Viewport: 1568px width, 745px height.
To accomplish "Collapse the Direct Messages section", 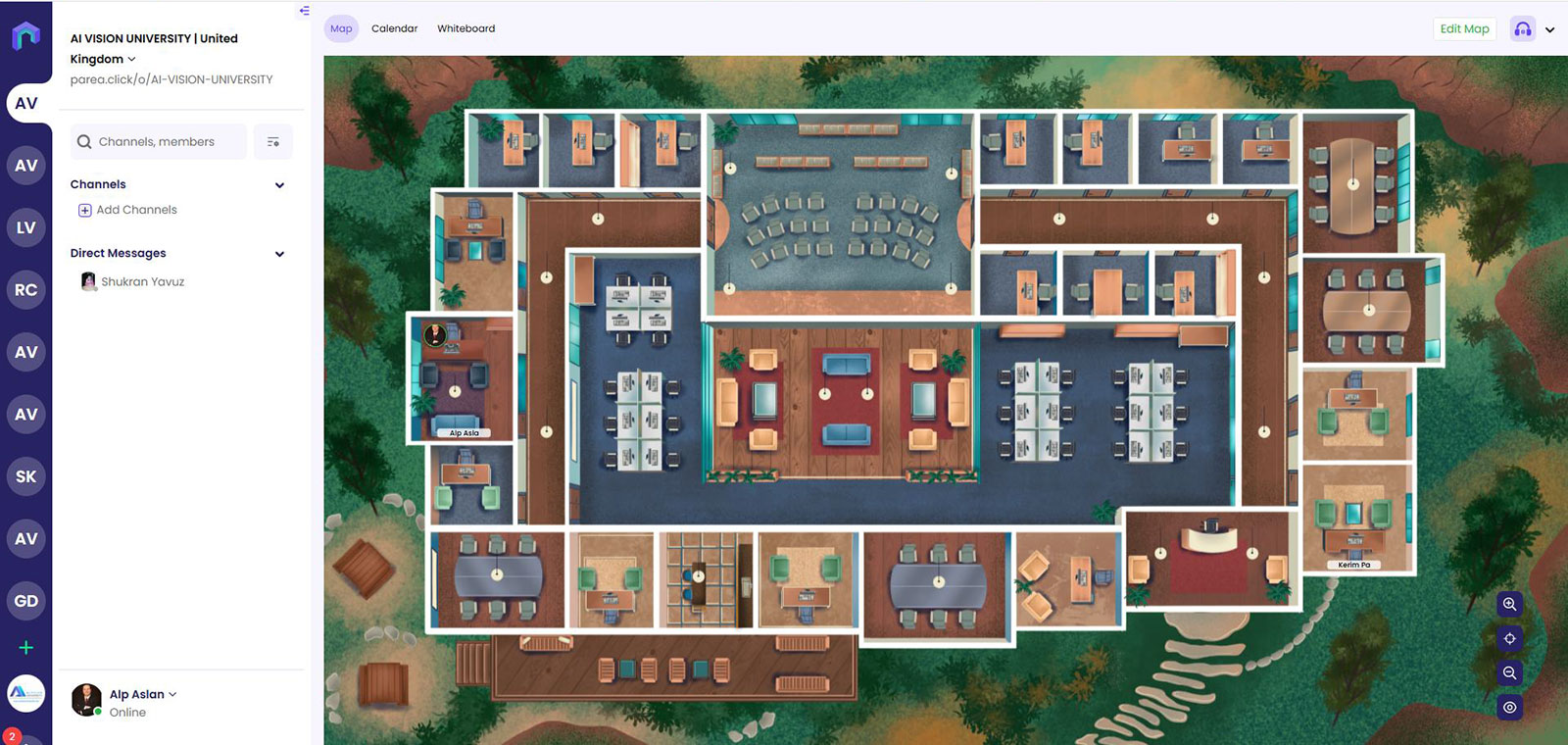I will (279, 253).
